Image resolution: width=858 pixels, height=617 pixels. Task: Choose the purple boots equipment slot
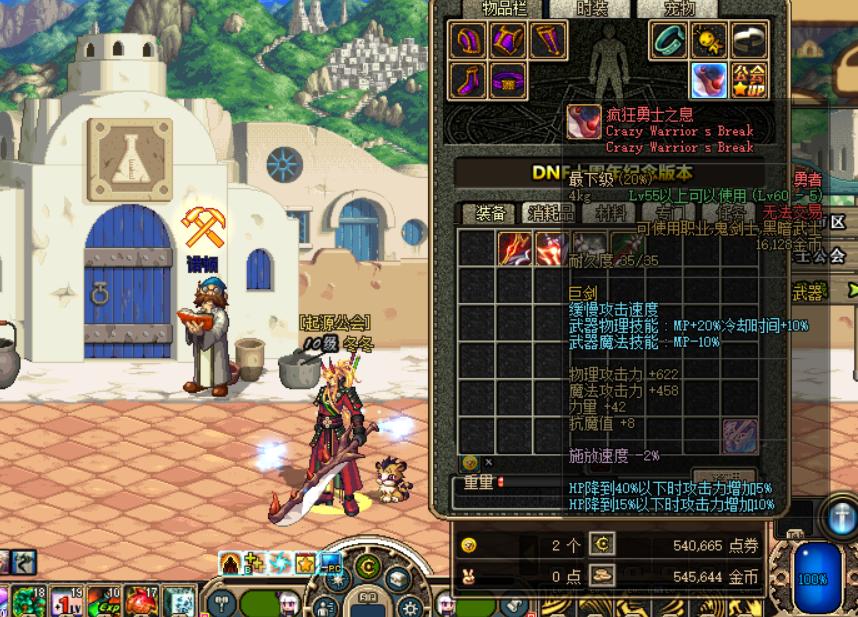coord(471,80)
